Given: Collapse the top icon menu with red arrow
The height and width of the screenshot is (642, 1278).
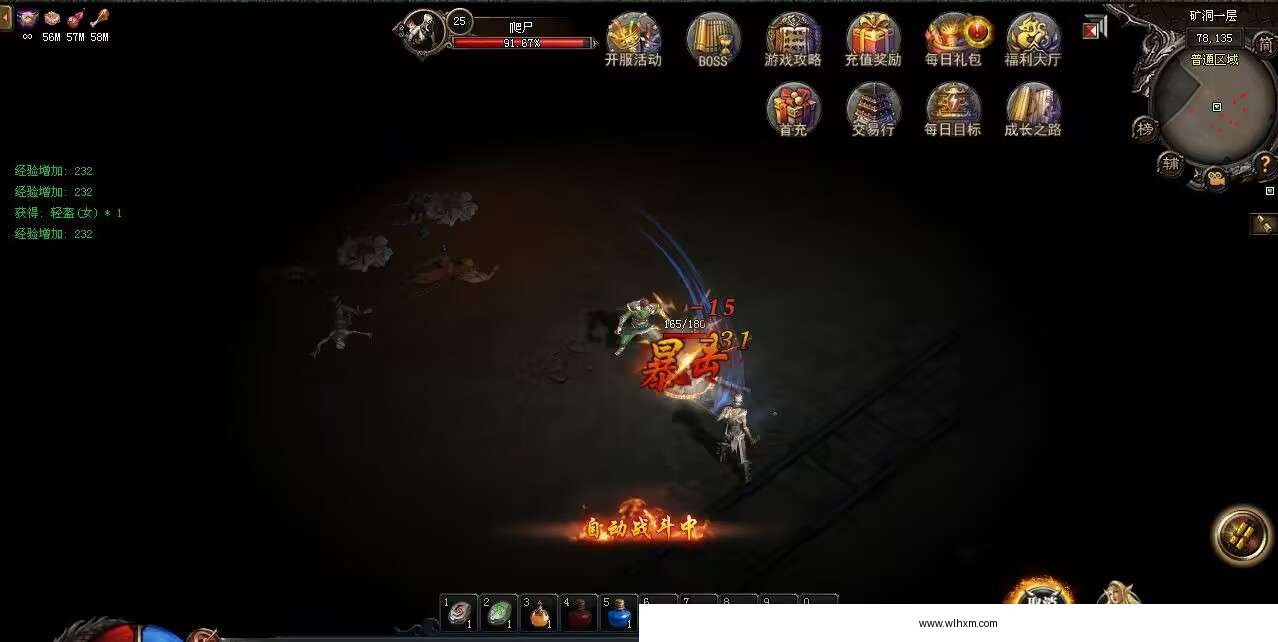Looking at the screenshot, I should [x=1092, y=29].
